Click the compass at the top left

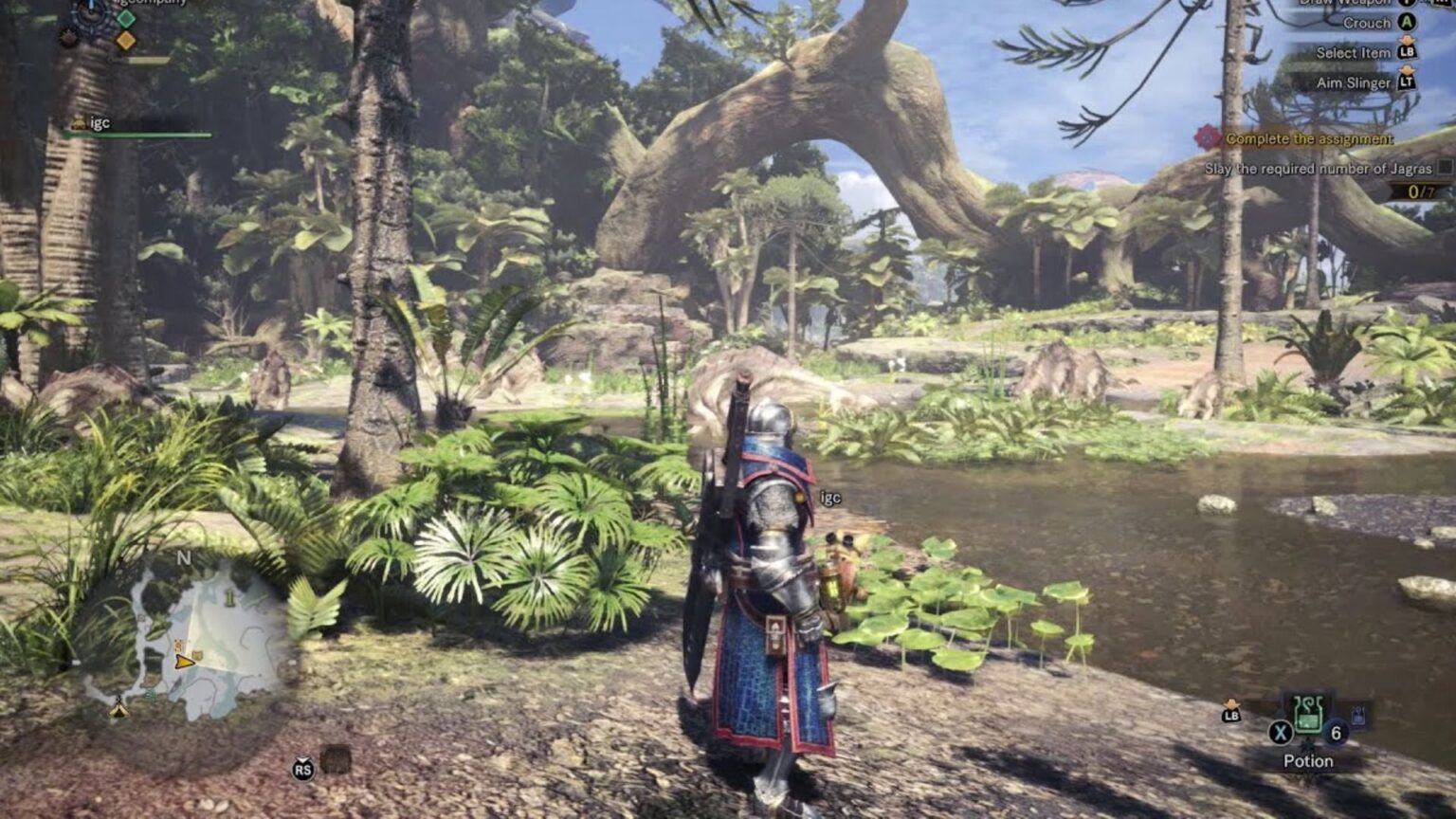pos(91,13)
